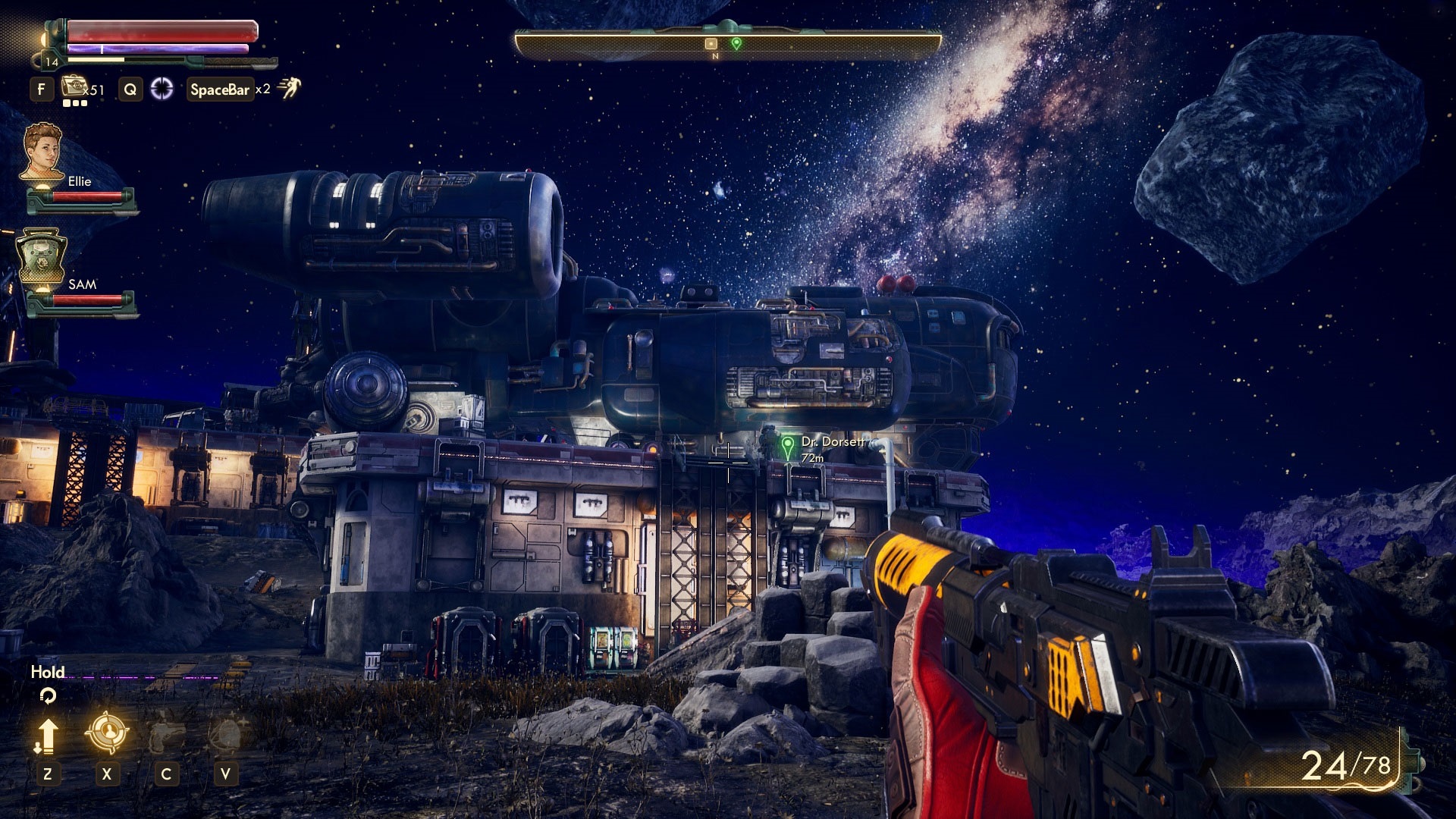Trigger the dimmed companion ability above C
The image size is (1456, 819).
pyautogui.click(x=166, y=734)
